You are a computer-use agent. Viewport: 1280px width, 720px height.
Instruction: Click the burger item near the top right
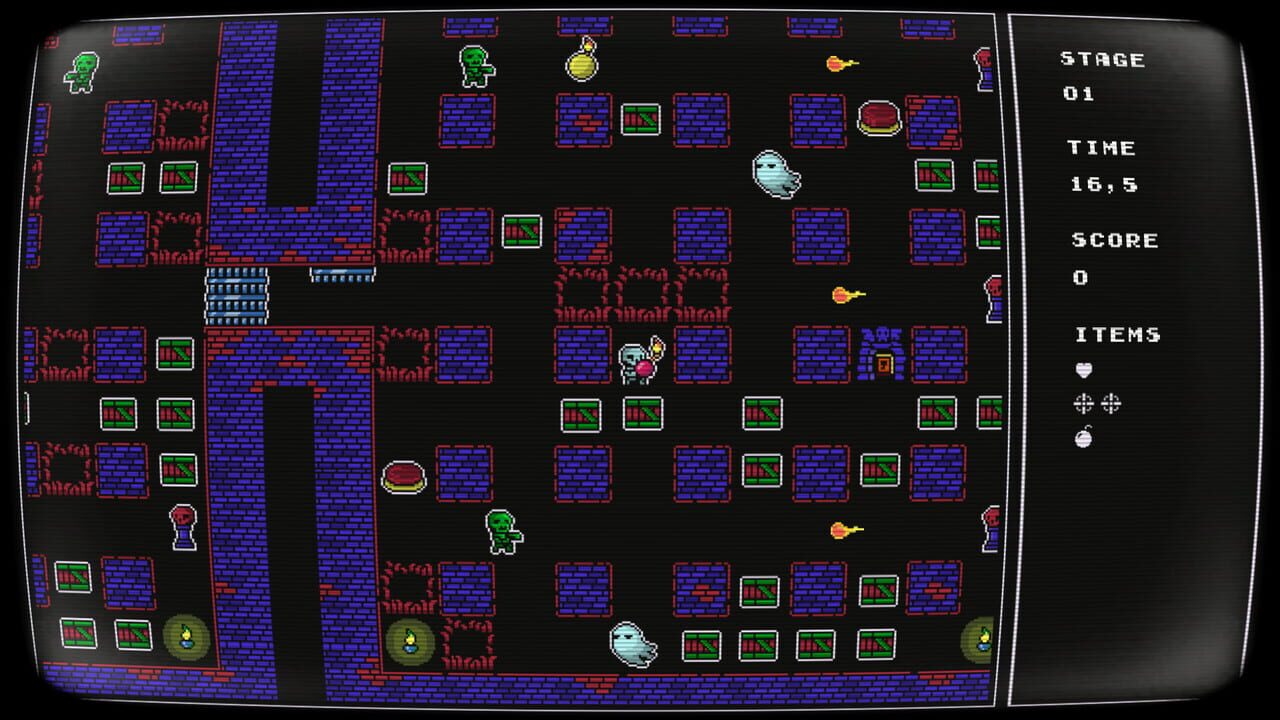pos(876,118)
